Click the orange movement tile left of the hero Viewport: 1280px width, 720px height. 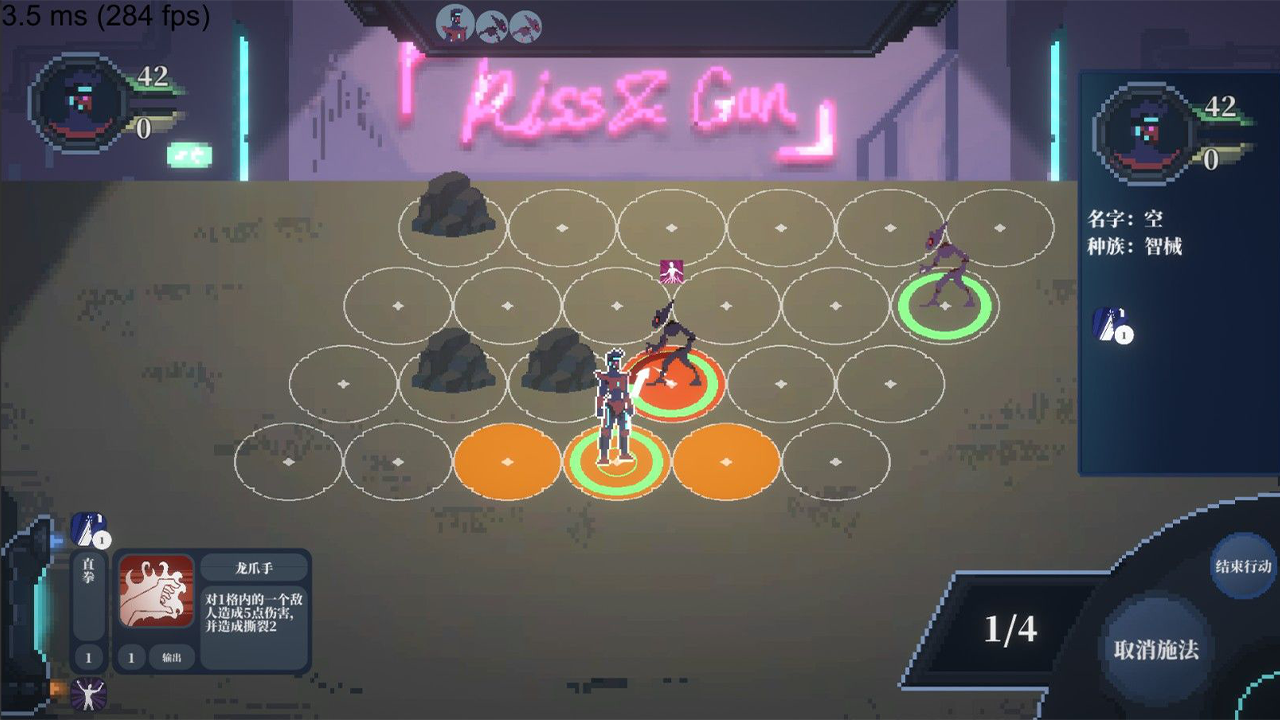(x=505, y=462)
